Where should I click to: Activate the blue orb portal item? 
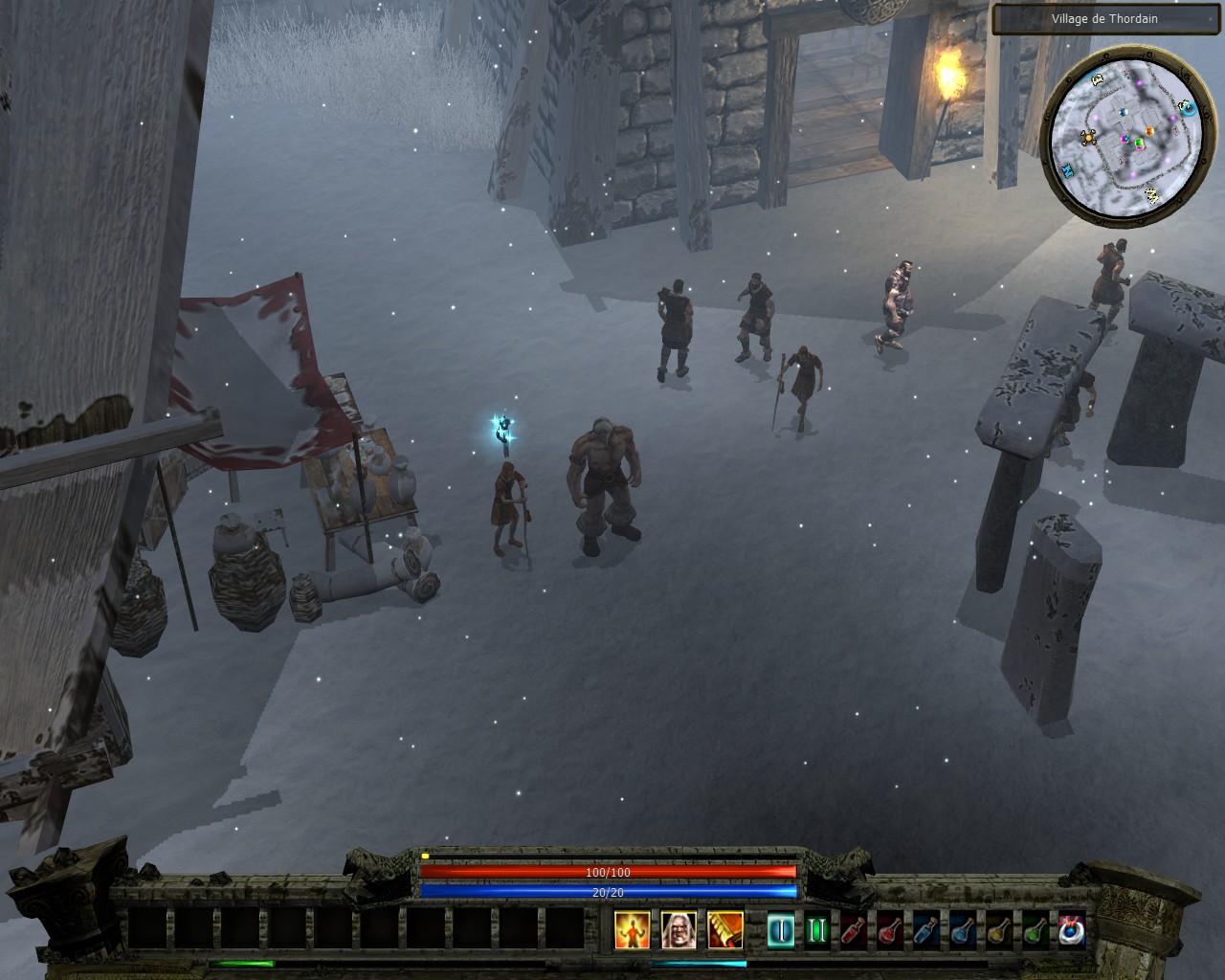(x=1071, y=929)
